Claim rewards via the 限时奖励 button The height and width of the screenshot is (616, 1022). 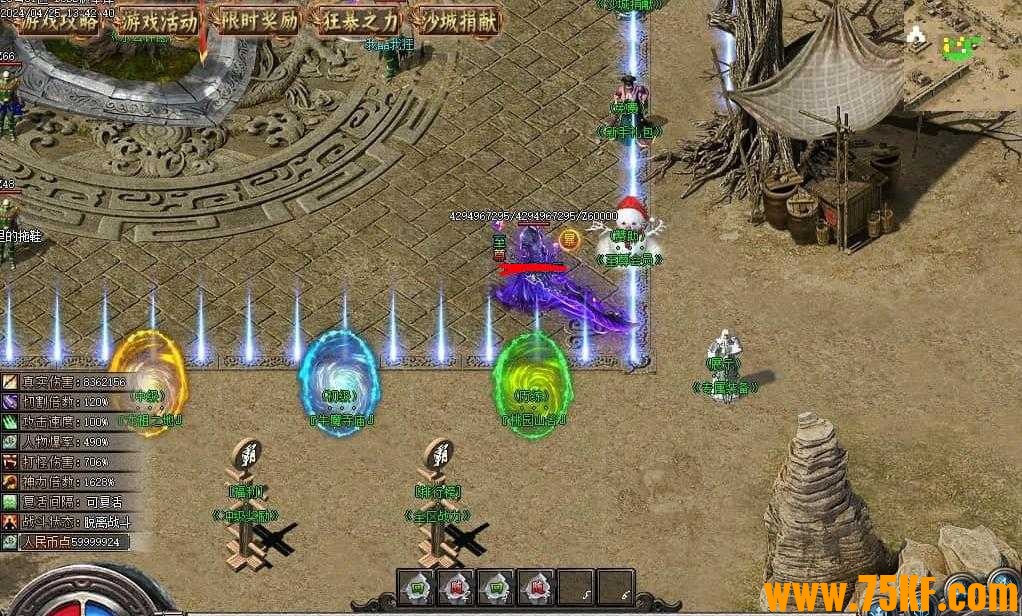(x=258, y=20)
